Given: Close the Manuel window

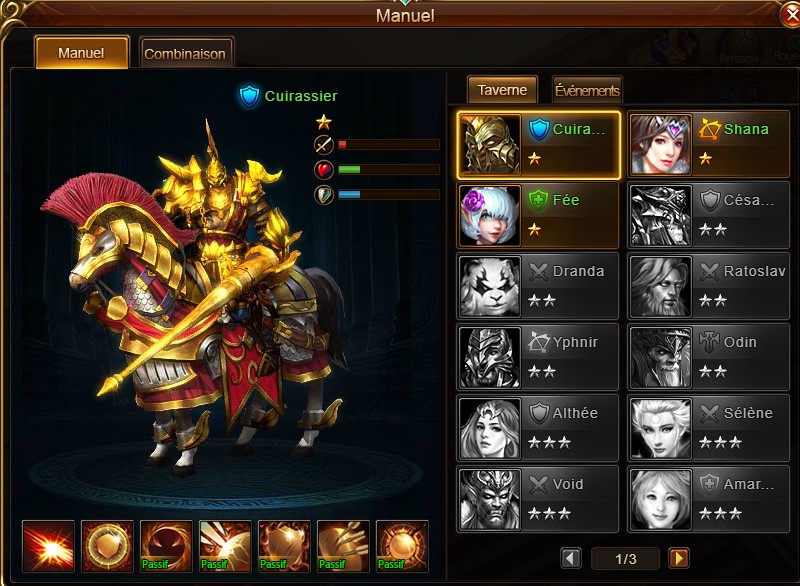Looking at the screenshot, I should click(789, 17).
